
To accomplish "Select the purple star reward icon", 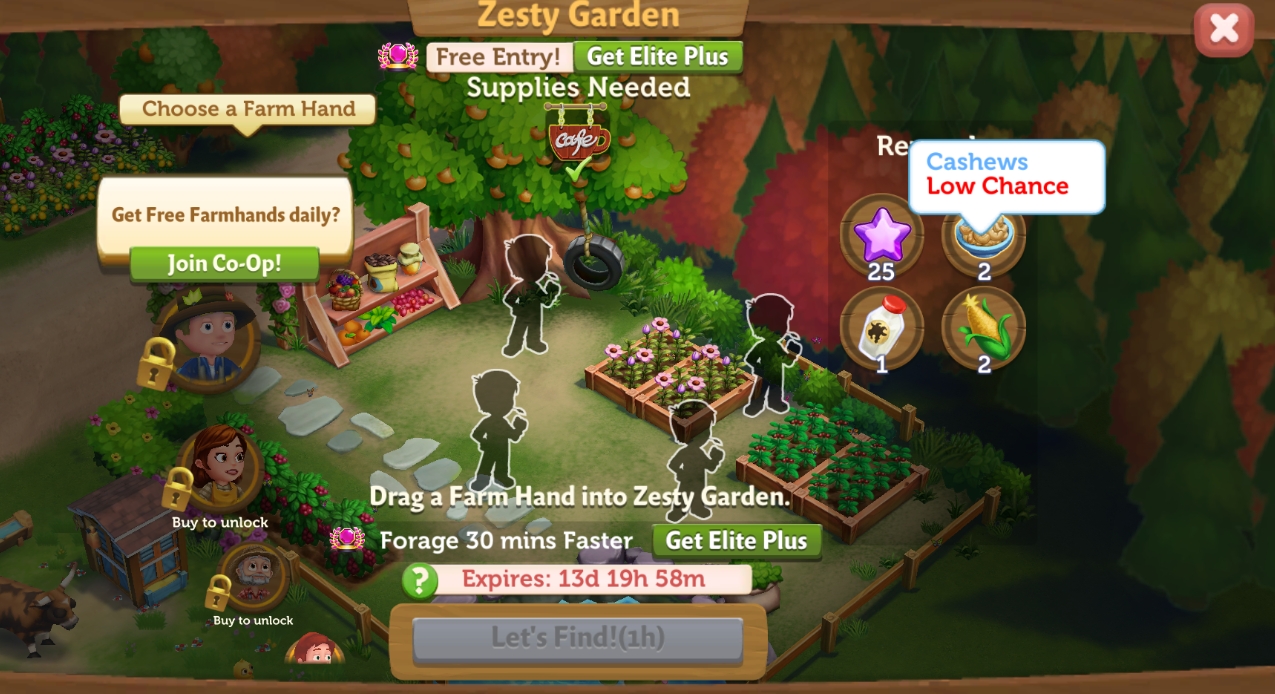I will [881, 236].
